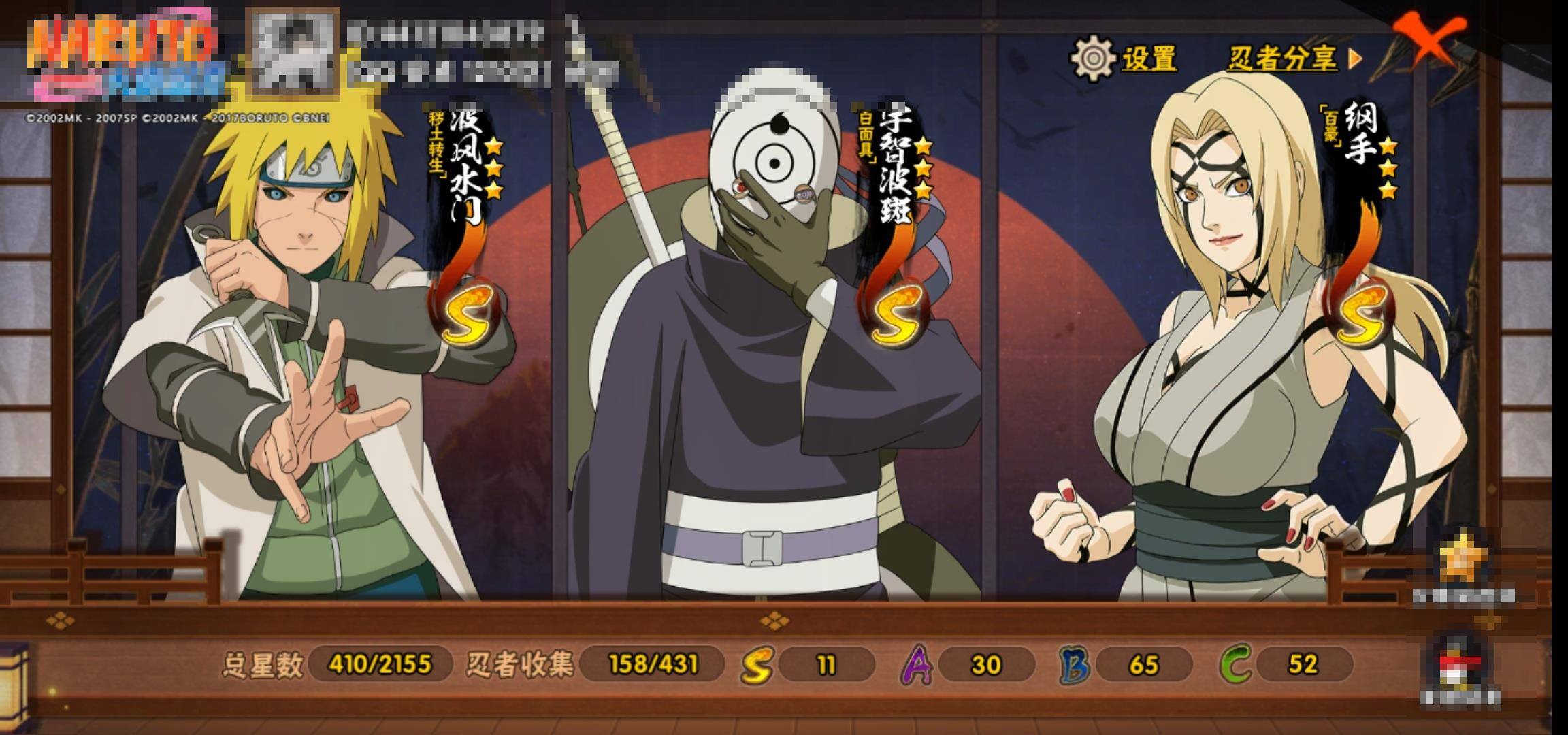Screen dimensions: 1568x735
Task: Tap the player avatar beside the Naruto logo
Action: click(x=294, y=52)
